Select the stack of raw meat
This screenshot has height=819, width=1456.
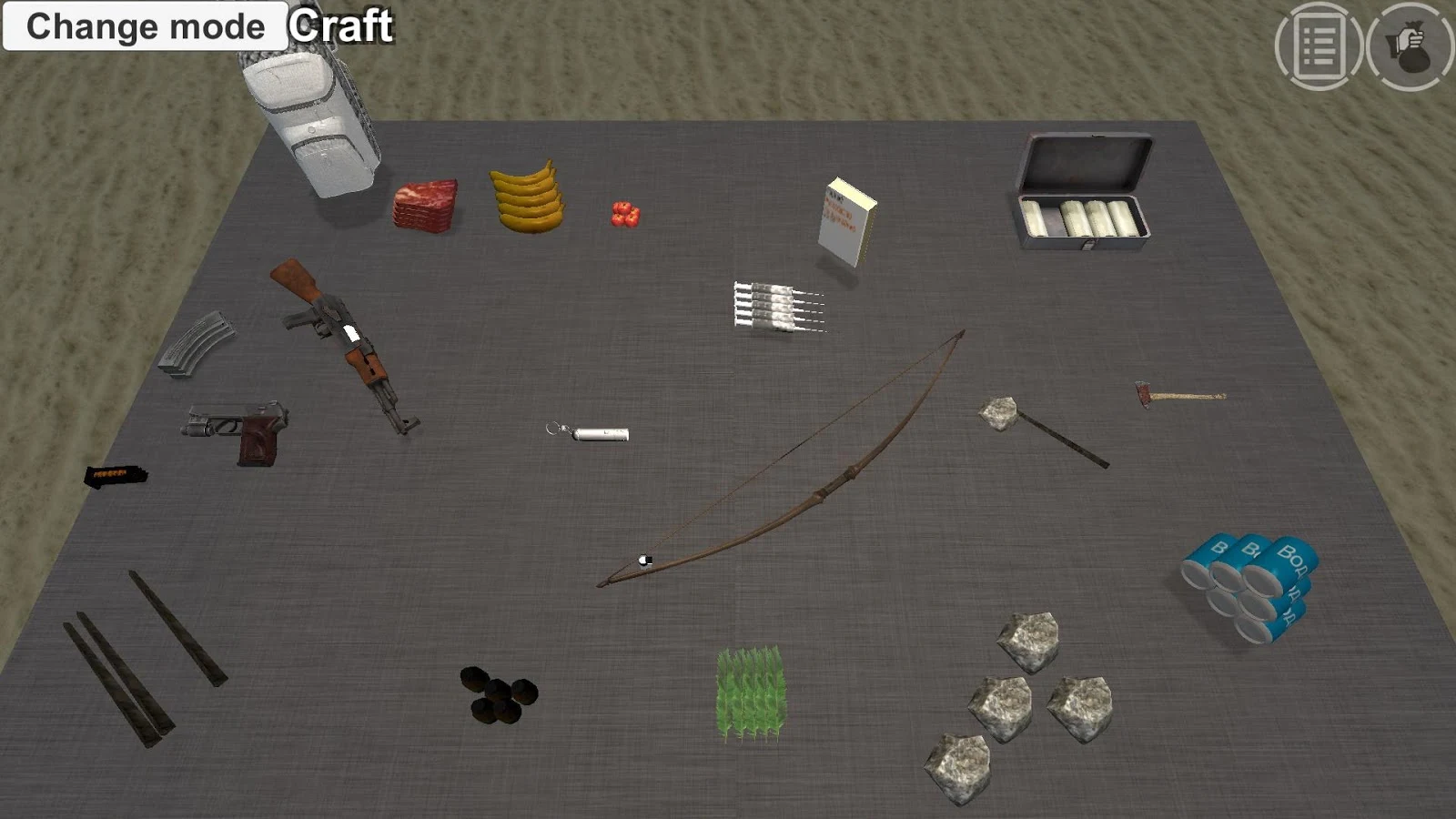[426, 205]
